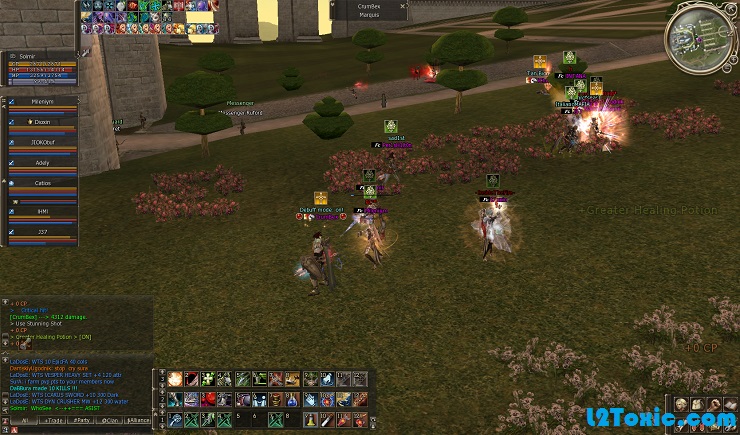Screen dimensions: 740x435
Task: Choose party member Cation
Action: click(42, 184)
